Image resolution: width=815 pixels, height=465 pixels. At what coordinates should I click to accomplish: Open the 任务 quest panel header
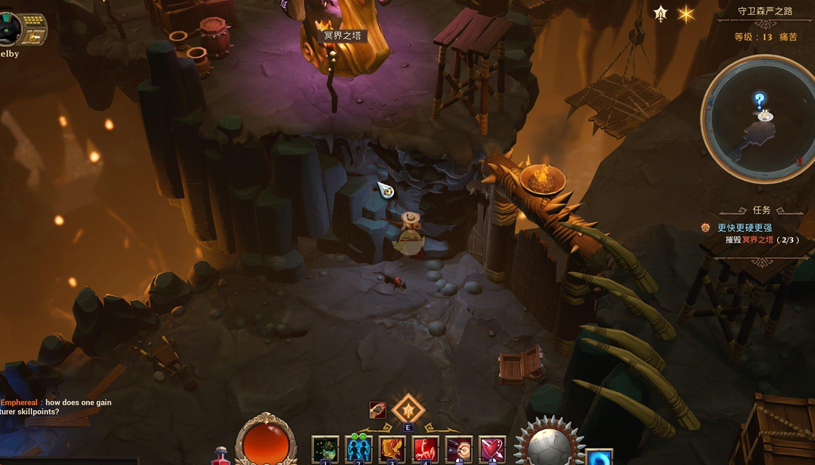(762, 210)
